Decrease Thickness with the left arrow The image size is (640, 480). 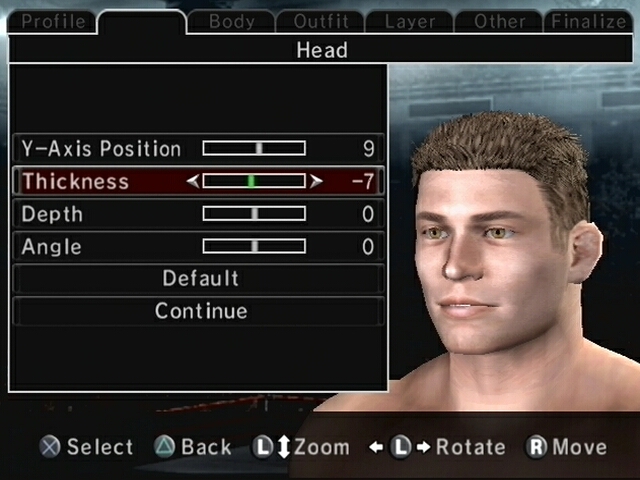[193, 181]
